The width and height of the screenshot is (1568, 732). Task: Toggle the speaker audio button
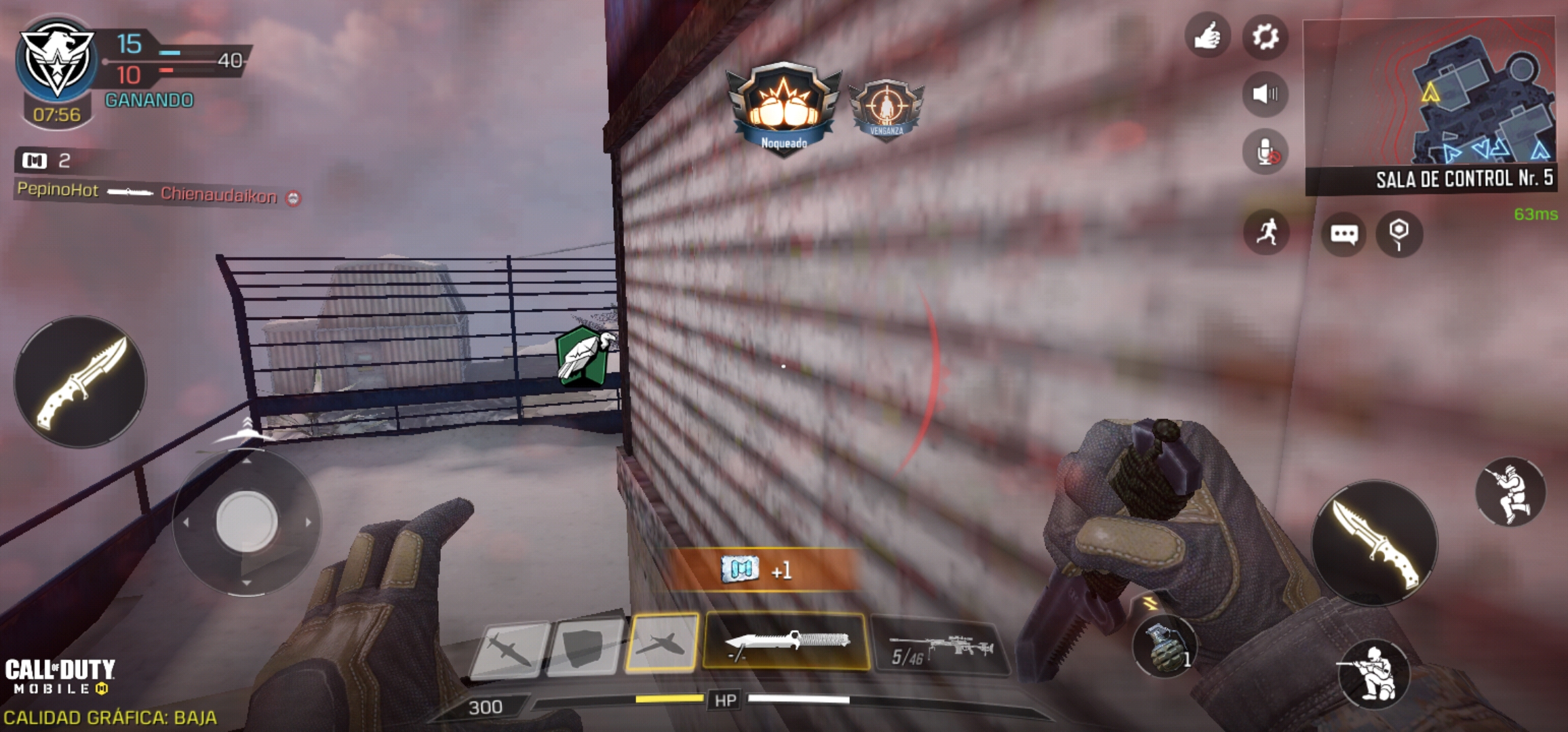[x=1265, y=94]
